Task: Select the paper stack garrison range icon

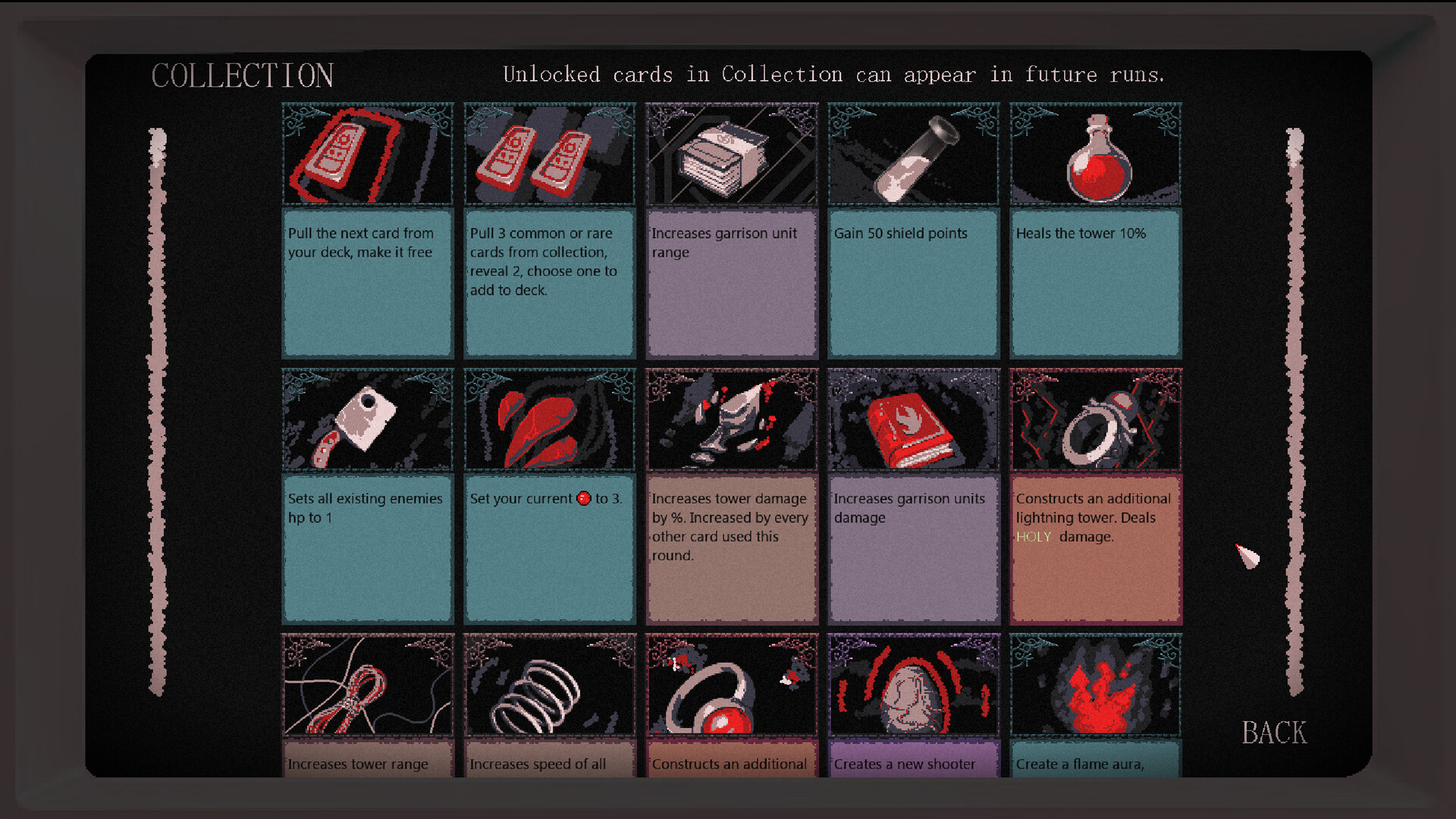Action: (730, 154)
